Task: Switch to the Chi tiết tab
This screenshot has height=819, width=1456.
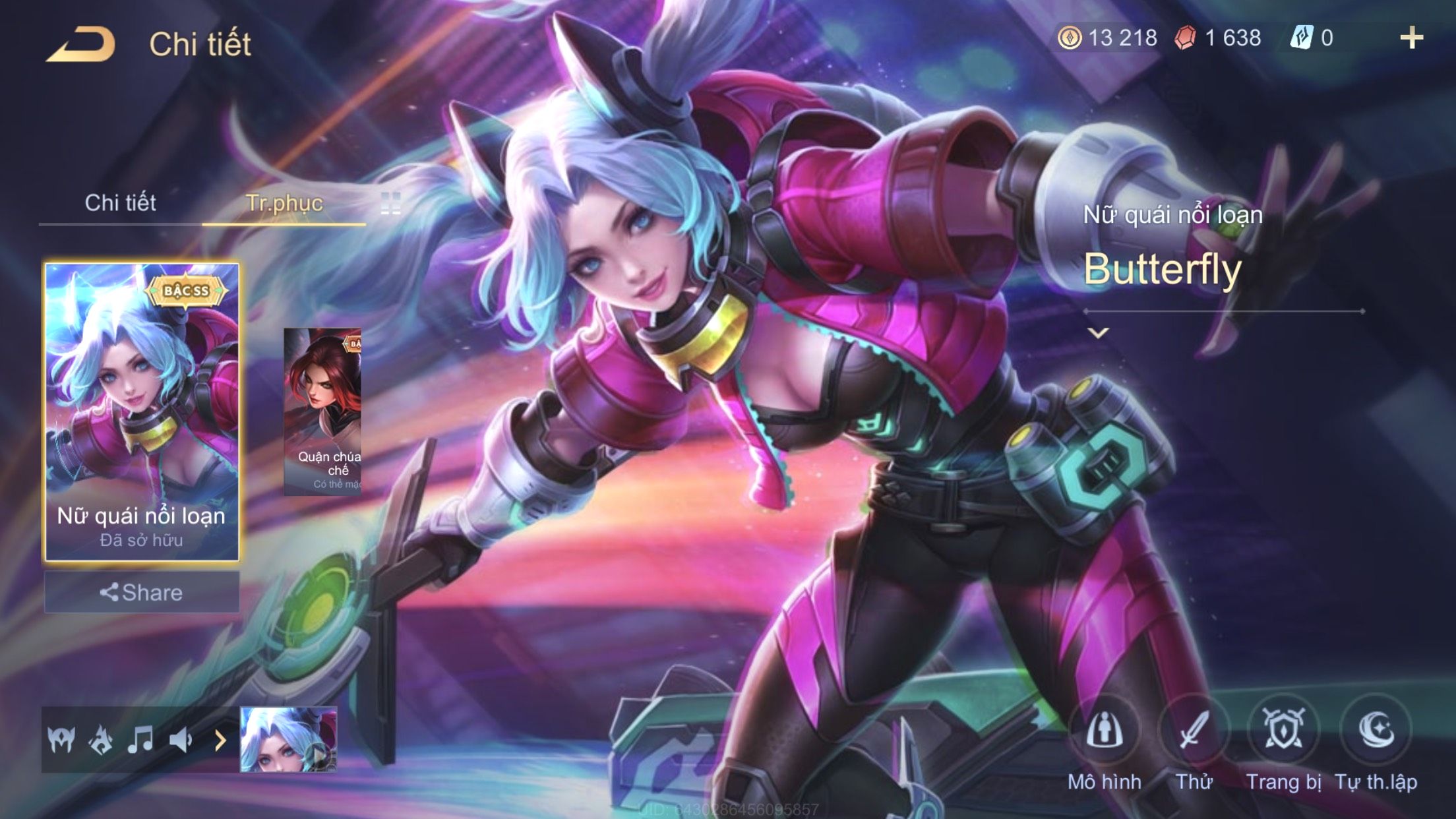Action: [x=120, y=203]
